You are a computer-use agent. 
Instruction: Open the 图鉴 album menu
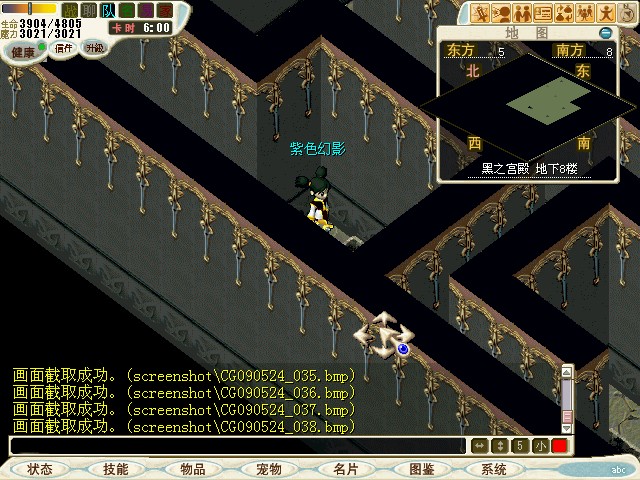click(x=421, y=469)
